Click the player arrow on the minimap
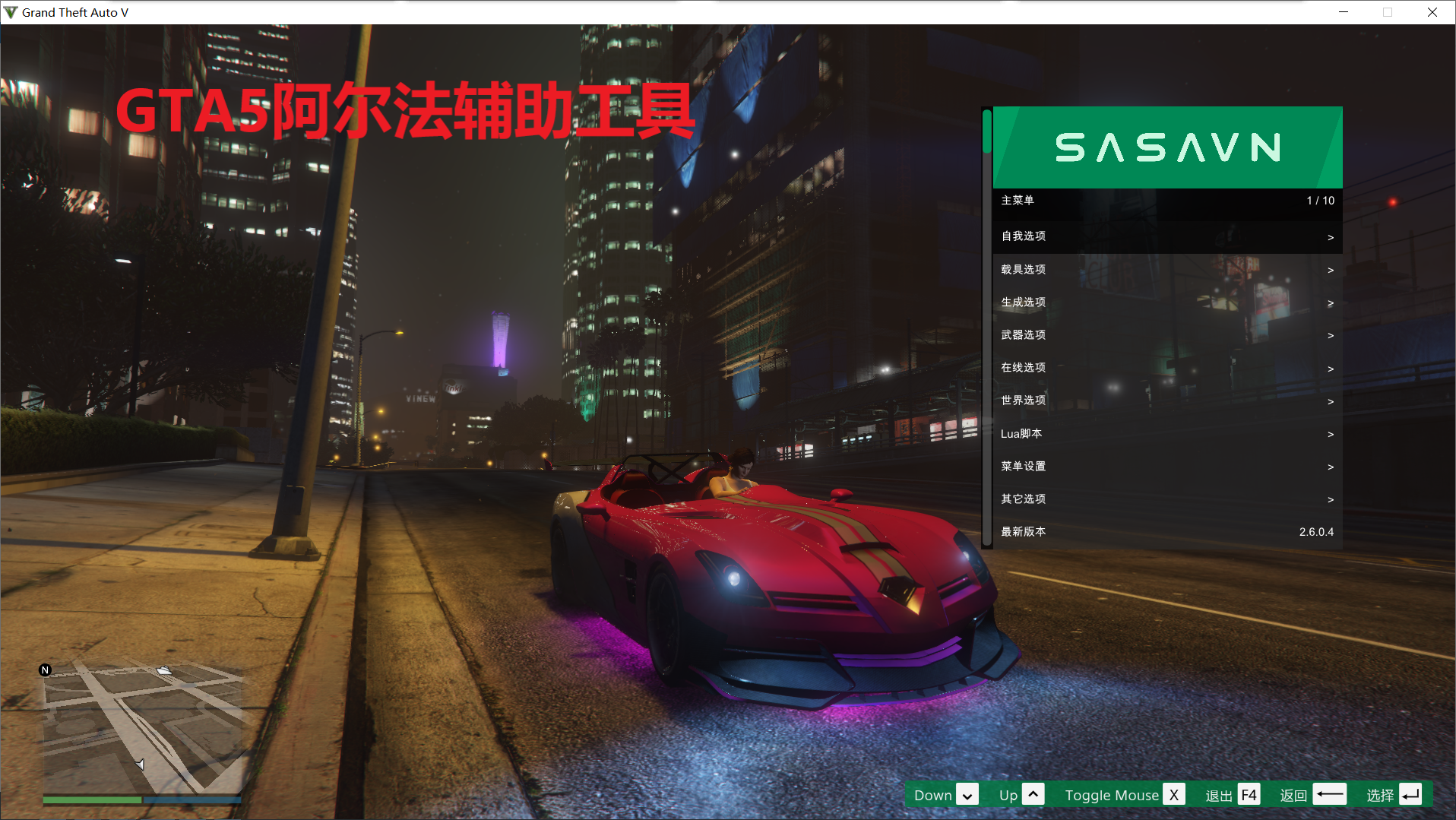 [x=141, y=765]
